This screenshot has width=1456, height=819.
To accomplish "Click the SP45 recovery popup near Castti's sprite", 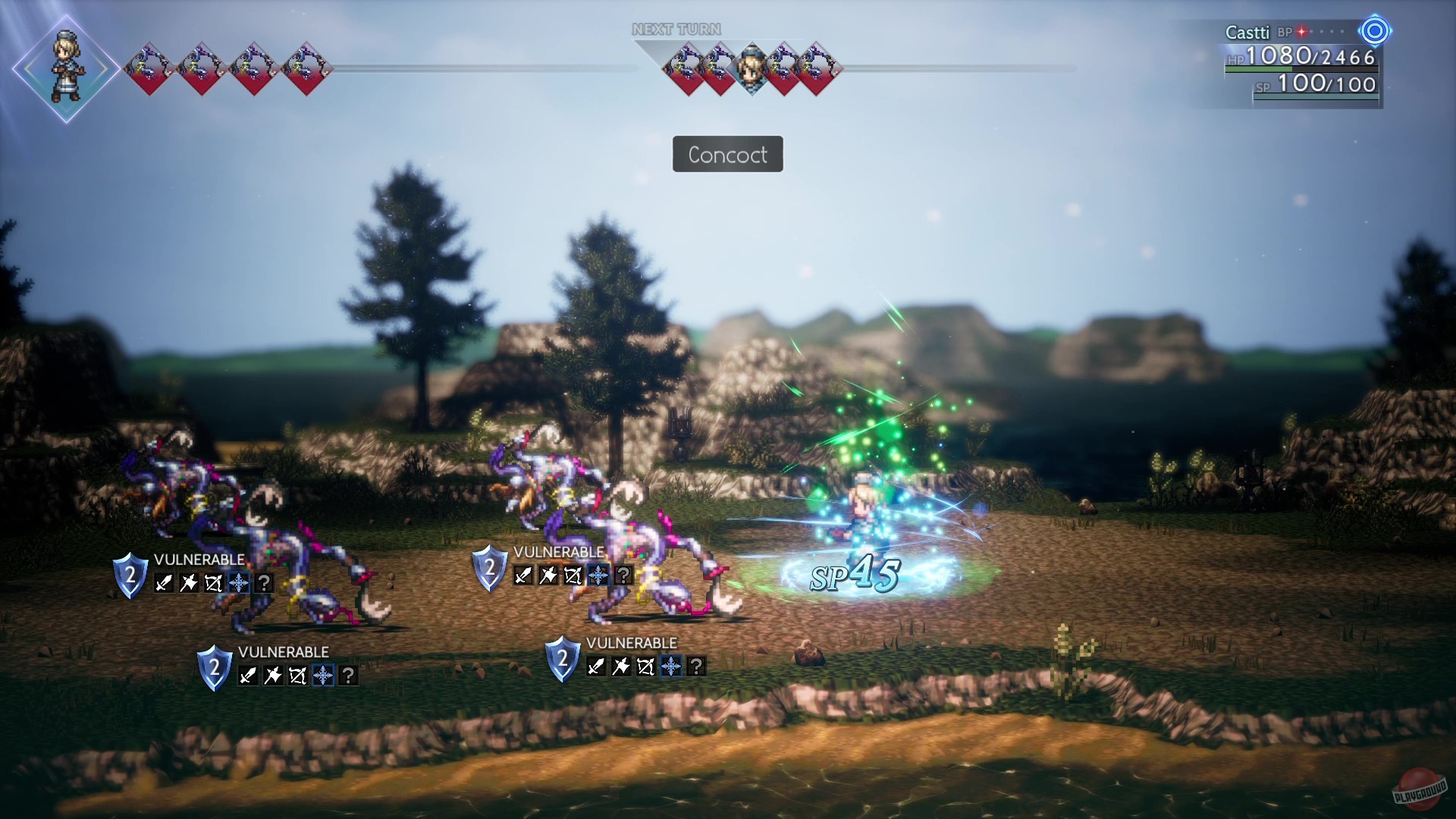I will (x=852, y=576).
